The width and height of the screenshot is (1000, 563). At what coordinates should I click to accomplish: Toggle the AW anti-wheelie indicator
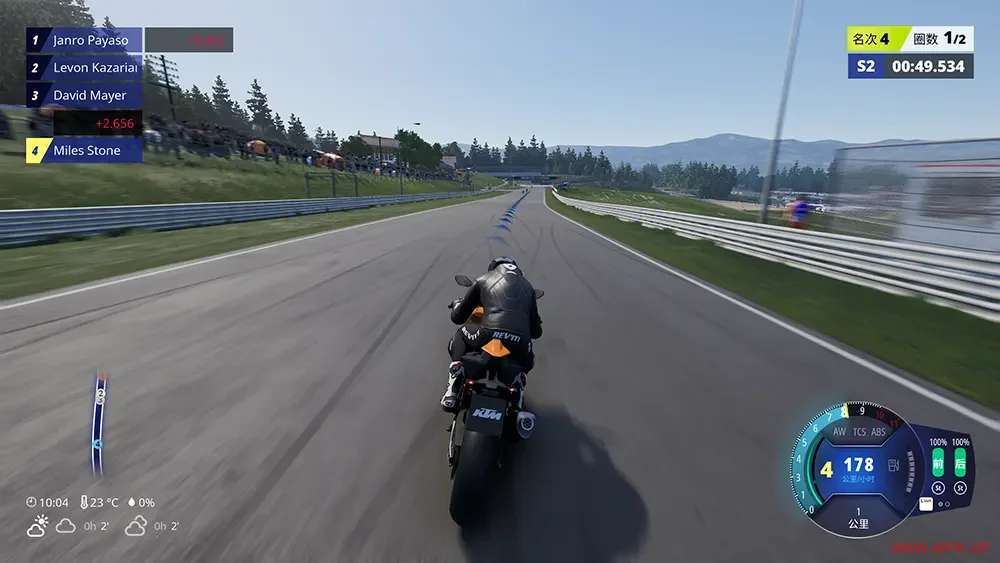coord(839,432)
